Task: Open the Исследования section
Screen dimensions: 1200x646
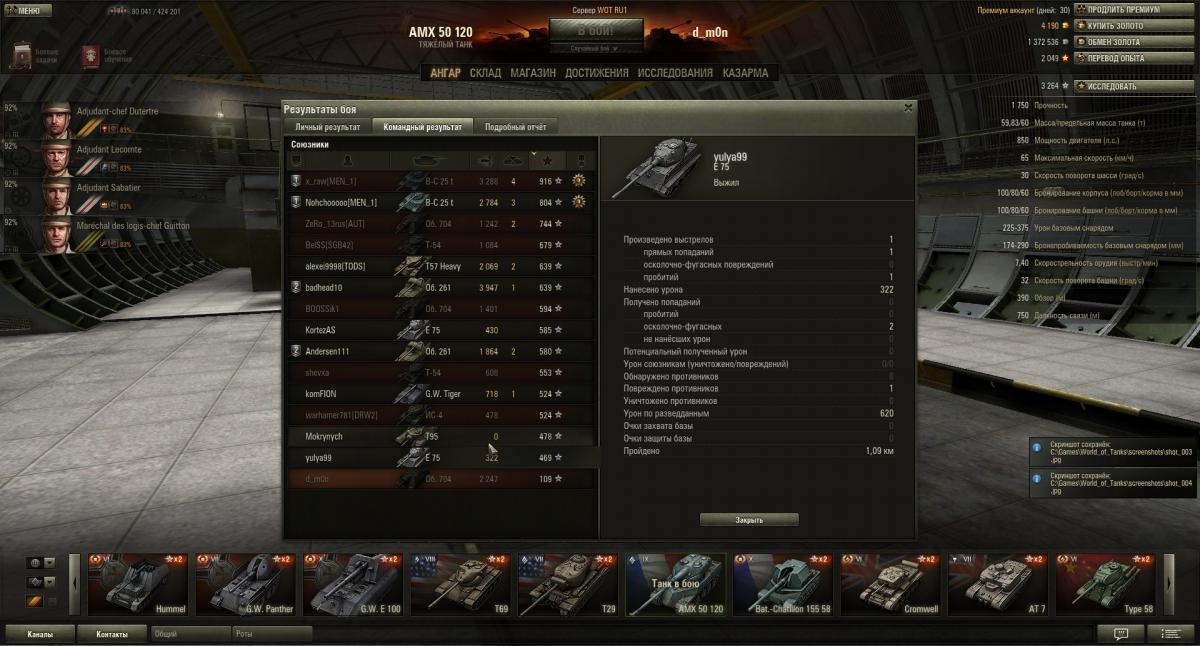Action: coord(675,73)
